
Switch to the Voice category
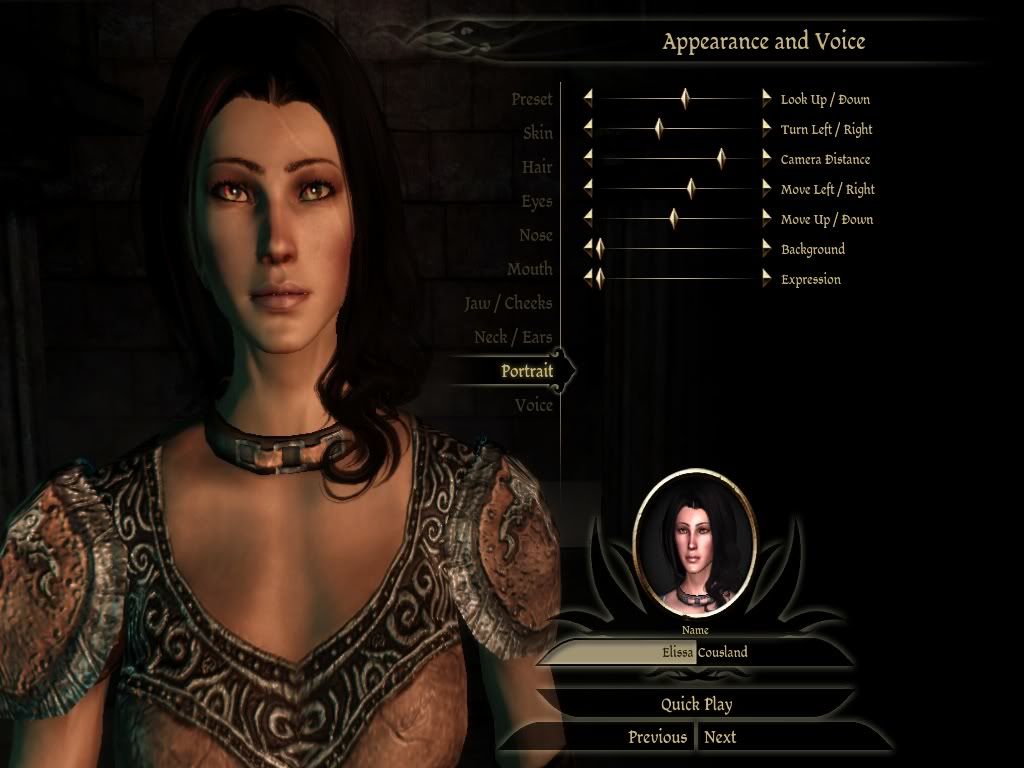pos(534,405)
